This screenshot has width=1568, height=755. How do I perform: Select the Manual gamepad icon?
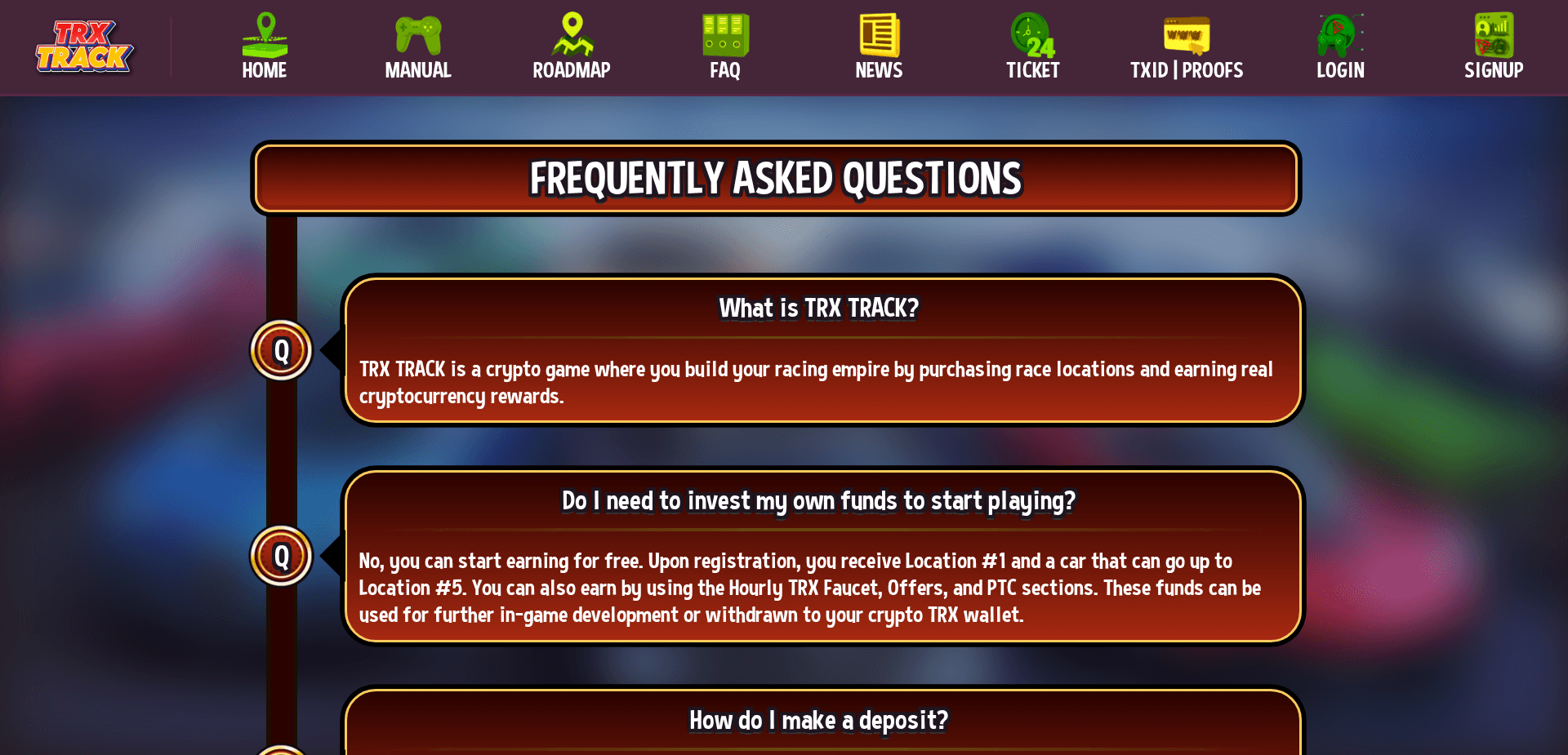click(417, 33)
